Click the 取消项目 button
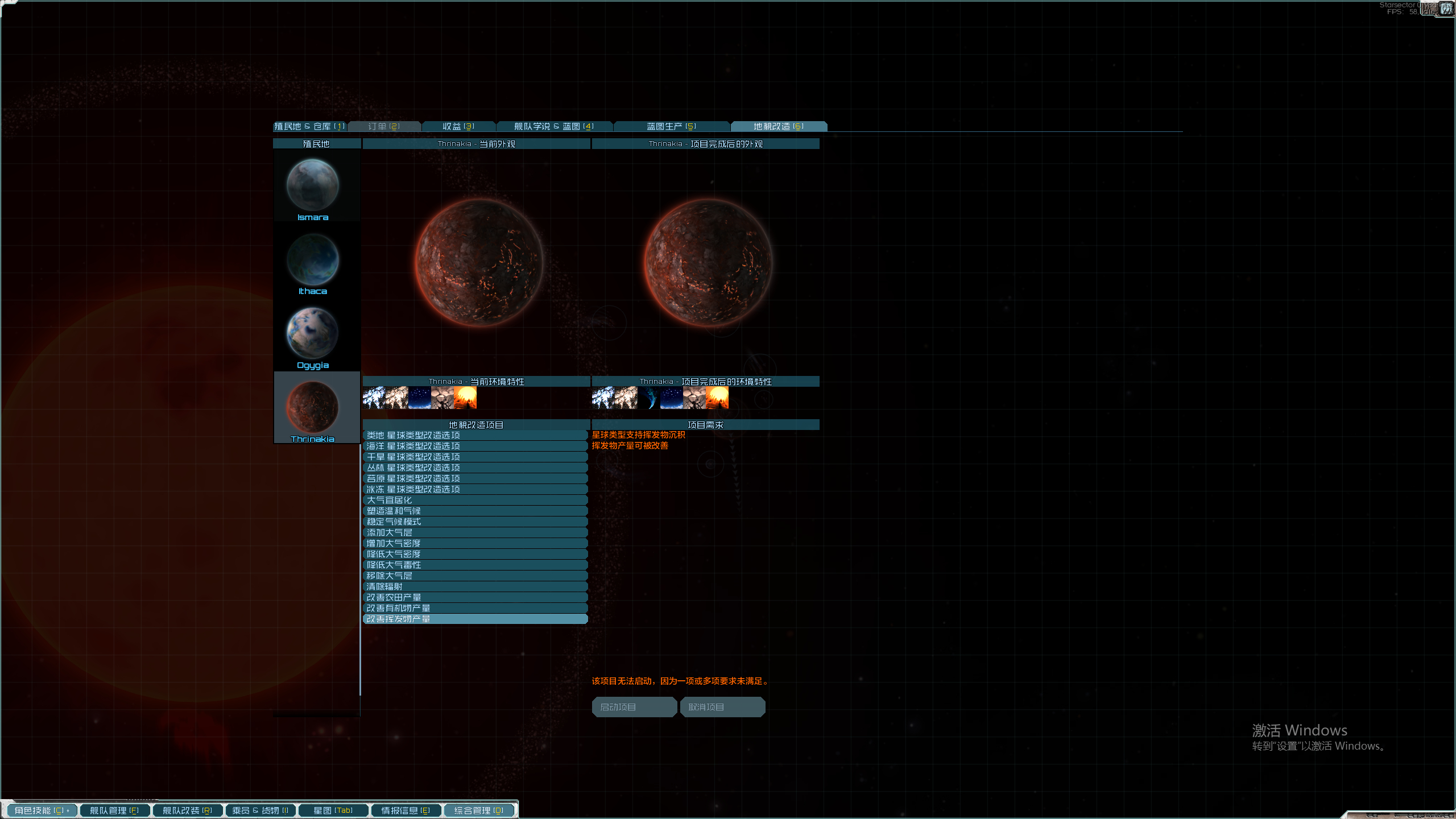 [722, 707]
